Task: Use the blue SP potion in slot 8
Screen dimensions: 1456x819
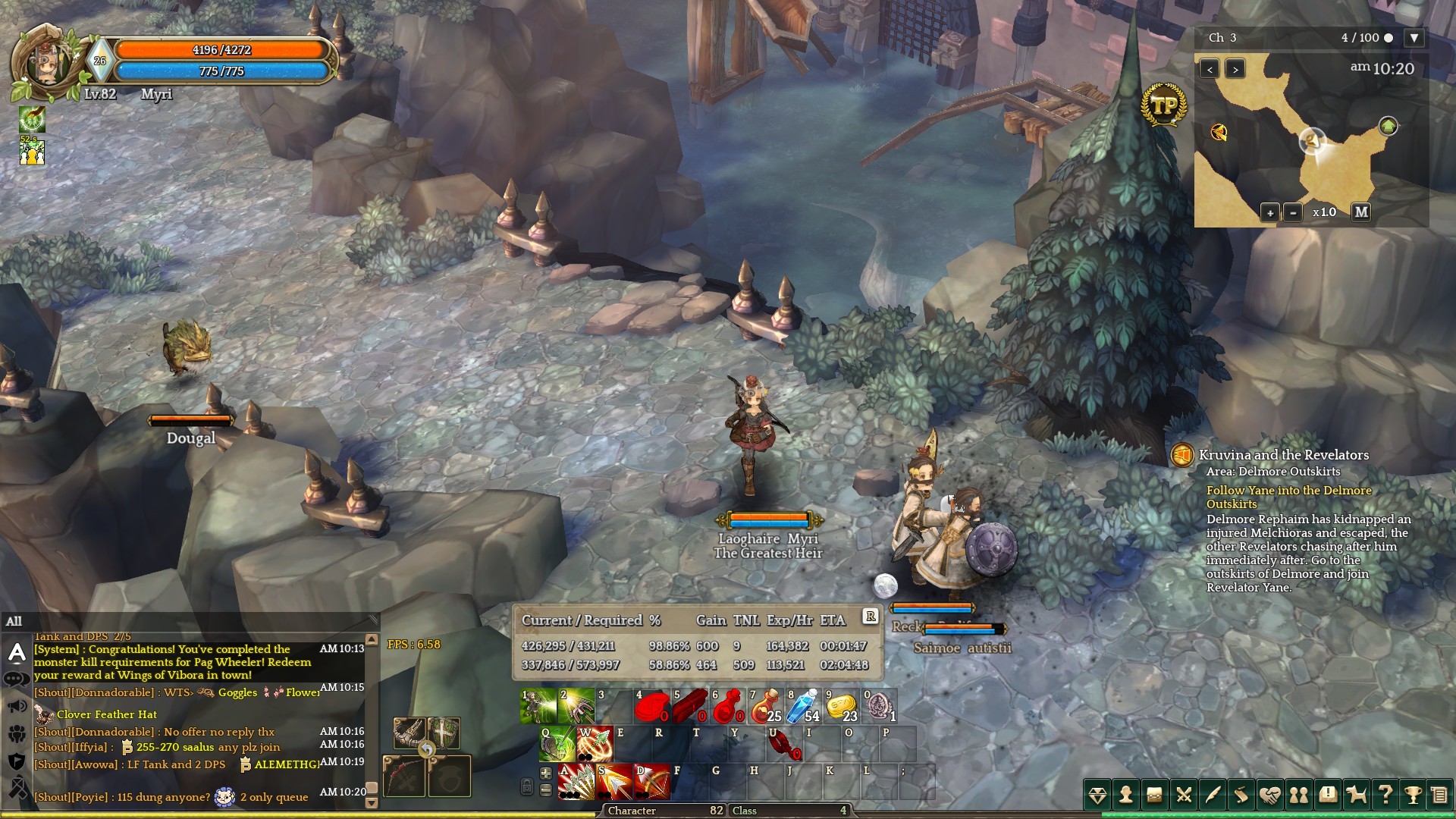Action: click(802, 706)
